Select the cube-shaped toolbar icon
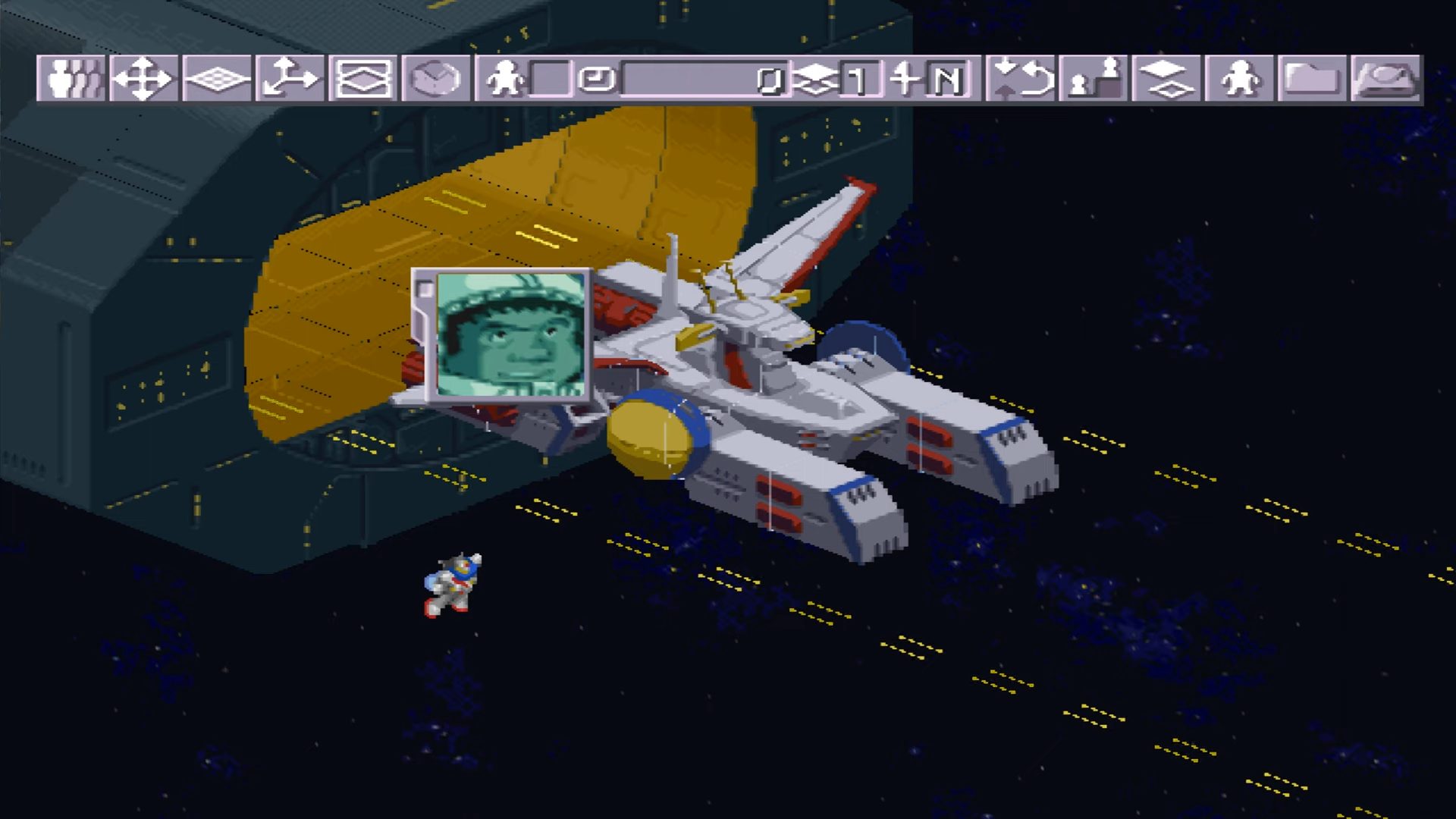The width and height of the screenshot is (1456, 819). [435, 79]
